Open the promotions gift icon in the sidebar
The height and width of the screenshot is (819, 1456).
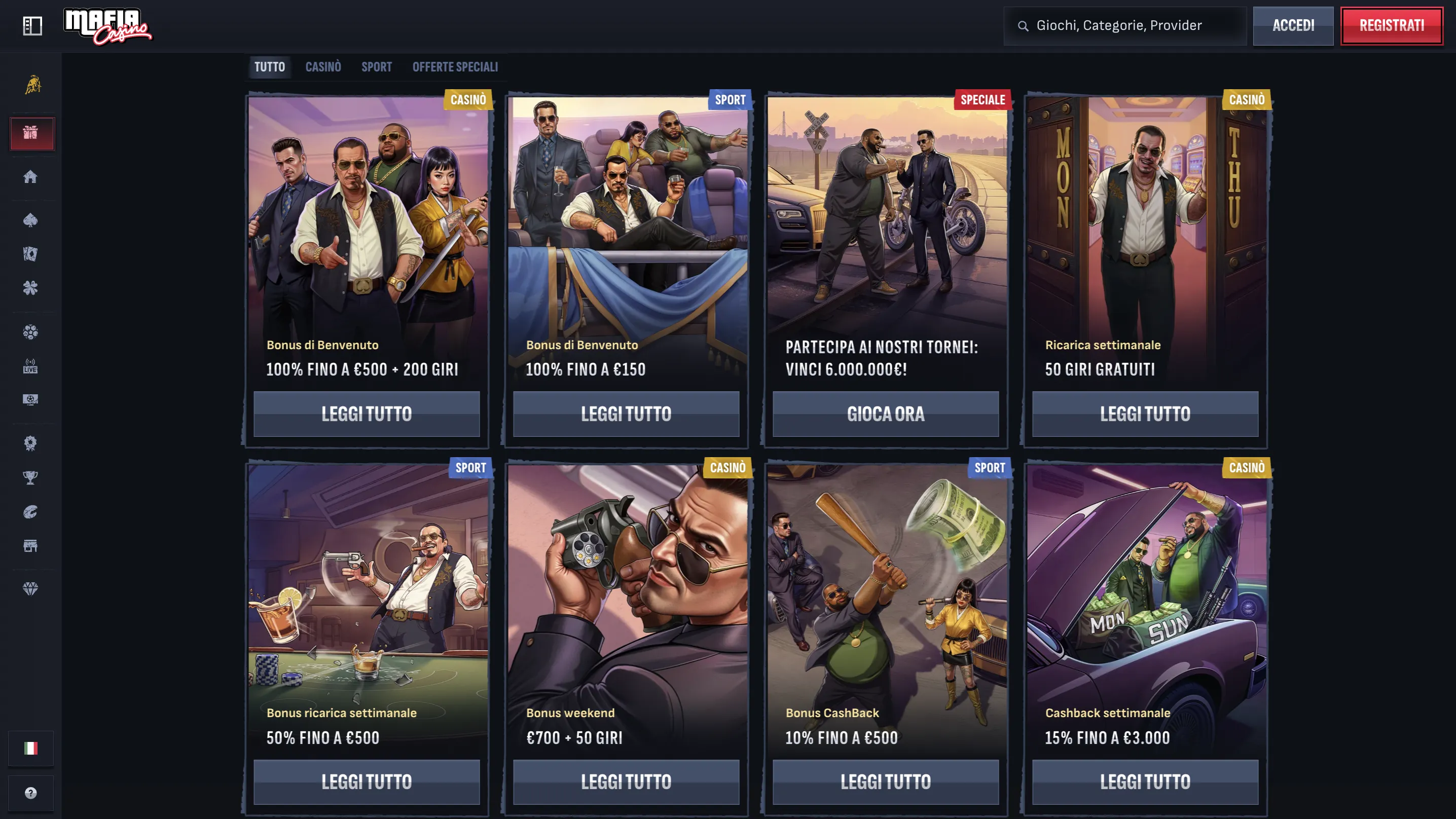tap(31, 134)
